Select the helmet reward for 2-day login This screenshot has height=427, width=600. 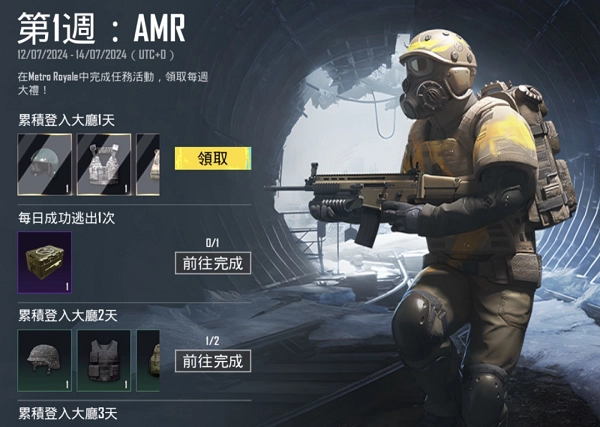(x=44, y=360)
